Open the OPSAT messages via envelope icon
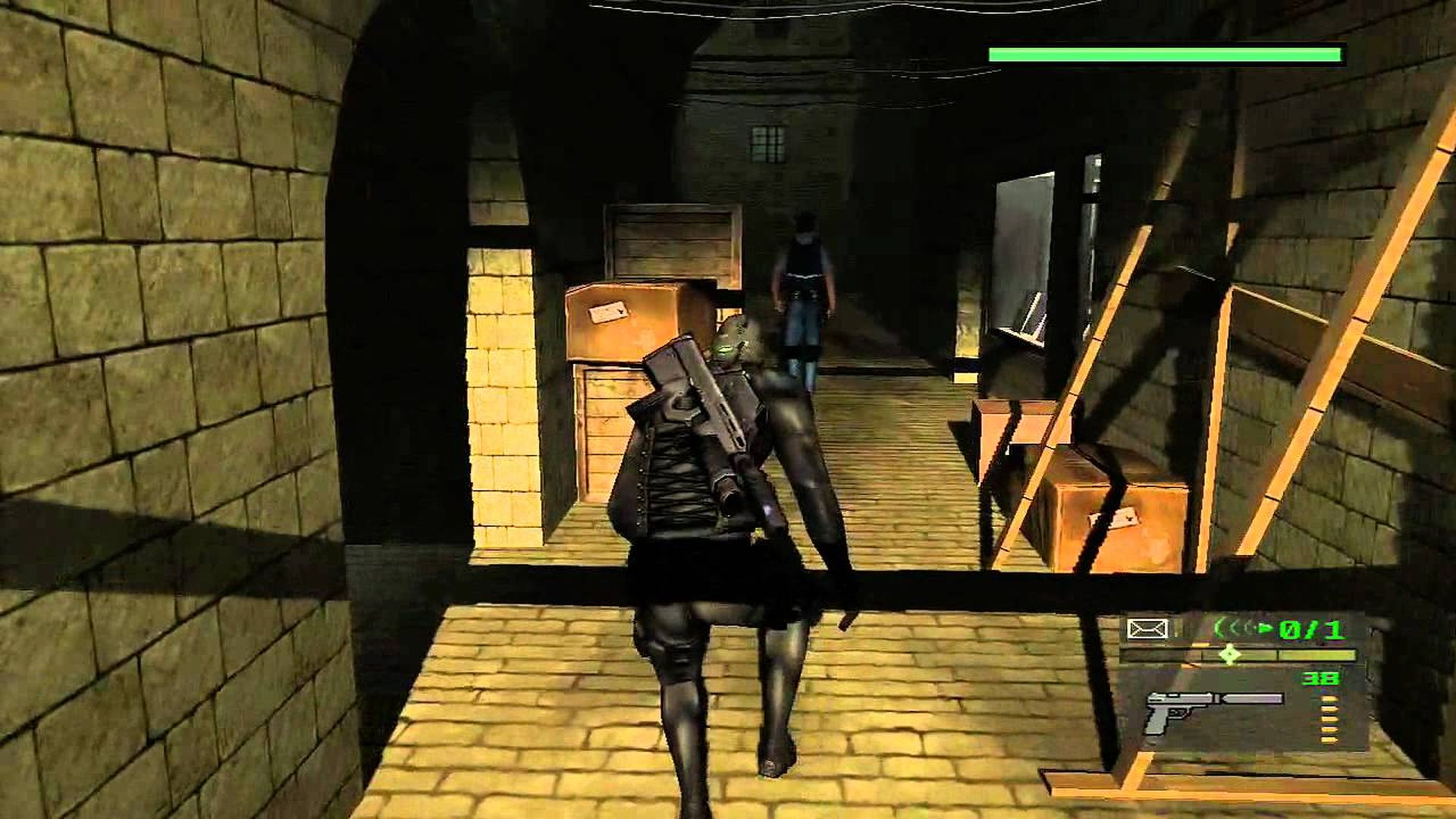Viewport: 1456px width, 819px height. (1147, 628)
